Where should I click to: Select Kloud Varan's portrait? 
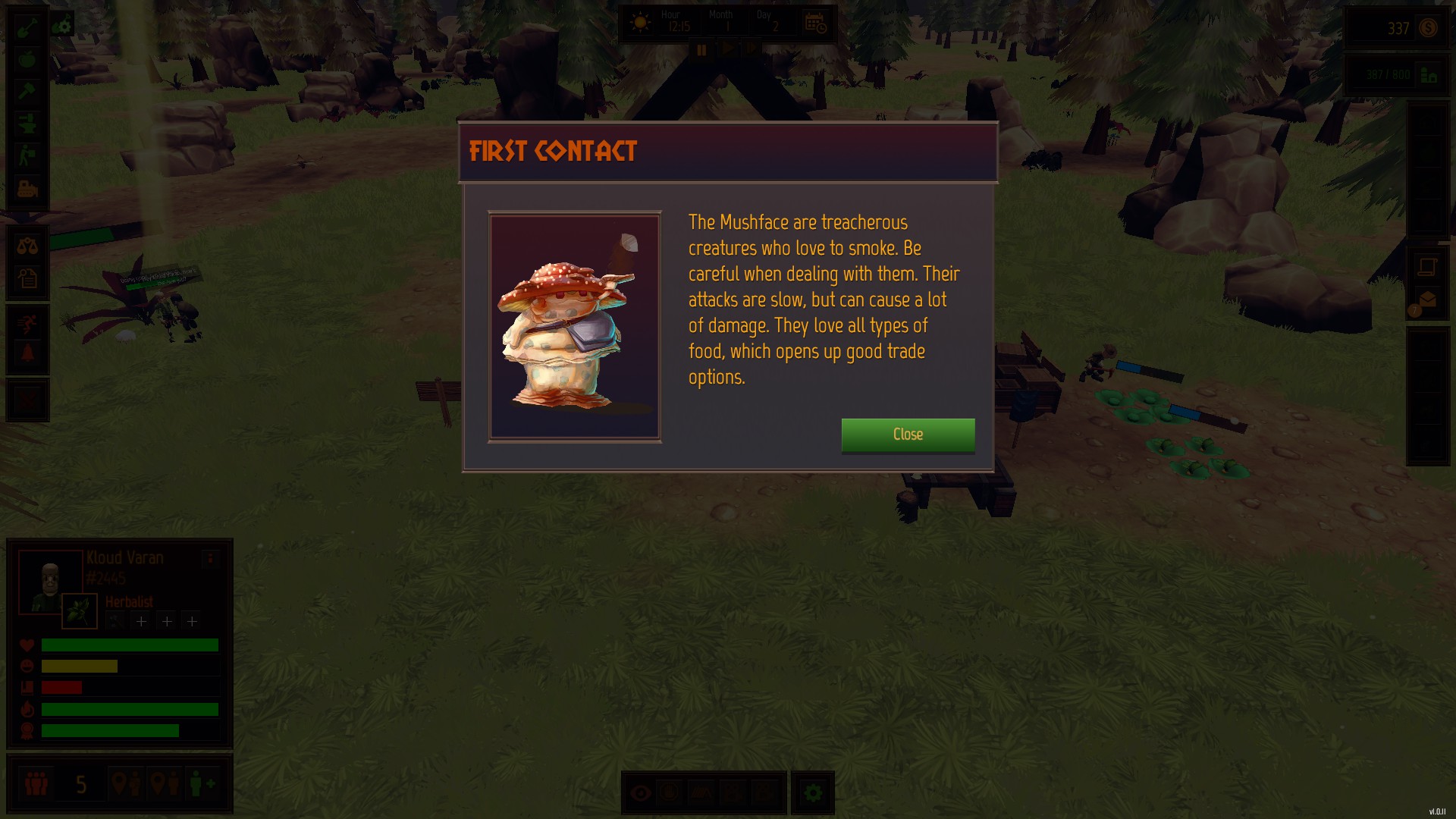[50, 582]
